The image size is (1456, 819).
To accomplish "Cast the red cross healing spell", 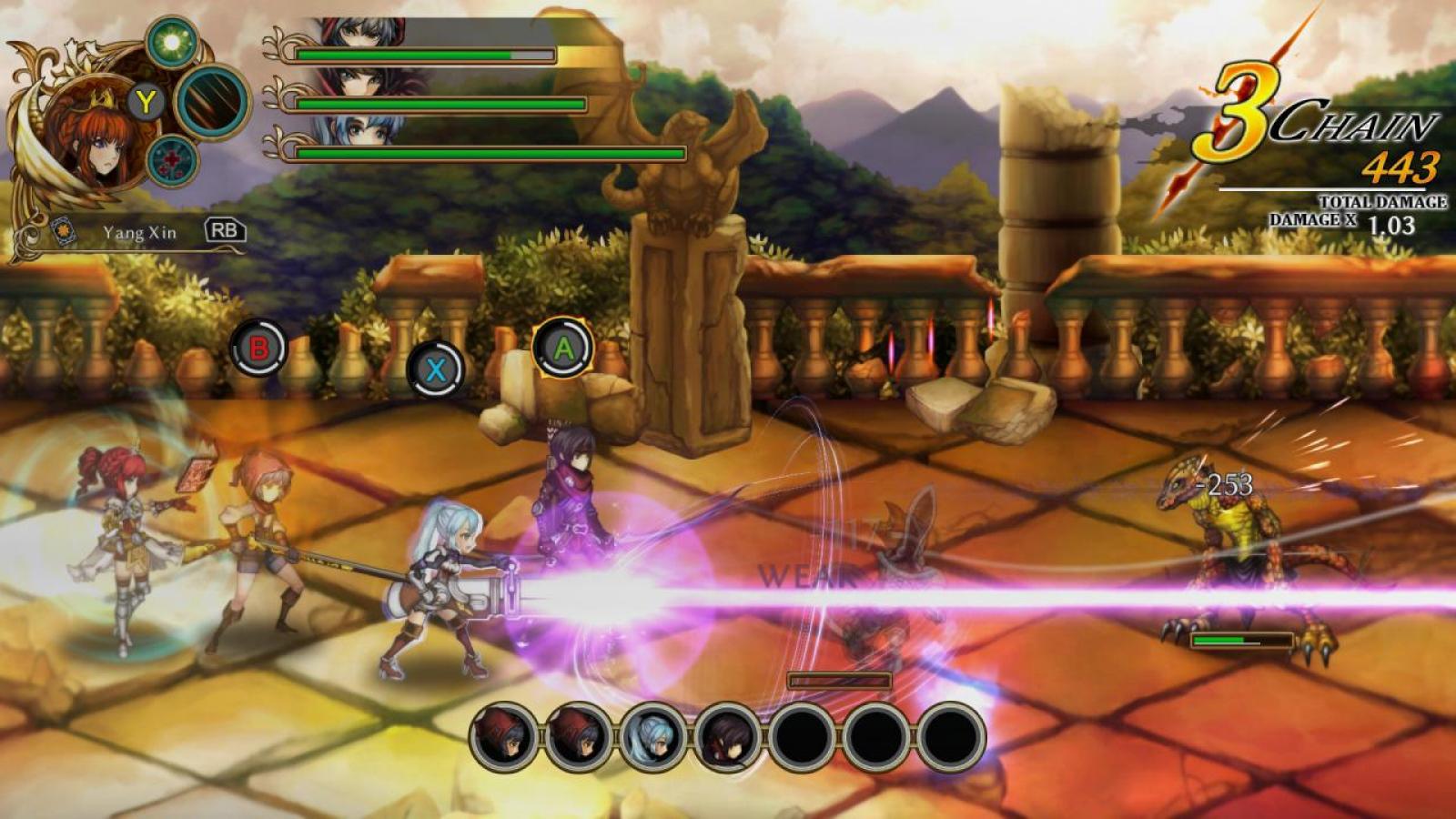I will [172, 162].
